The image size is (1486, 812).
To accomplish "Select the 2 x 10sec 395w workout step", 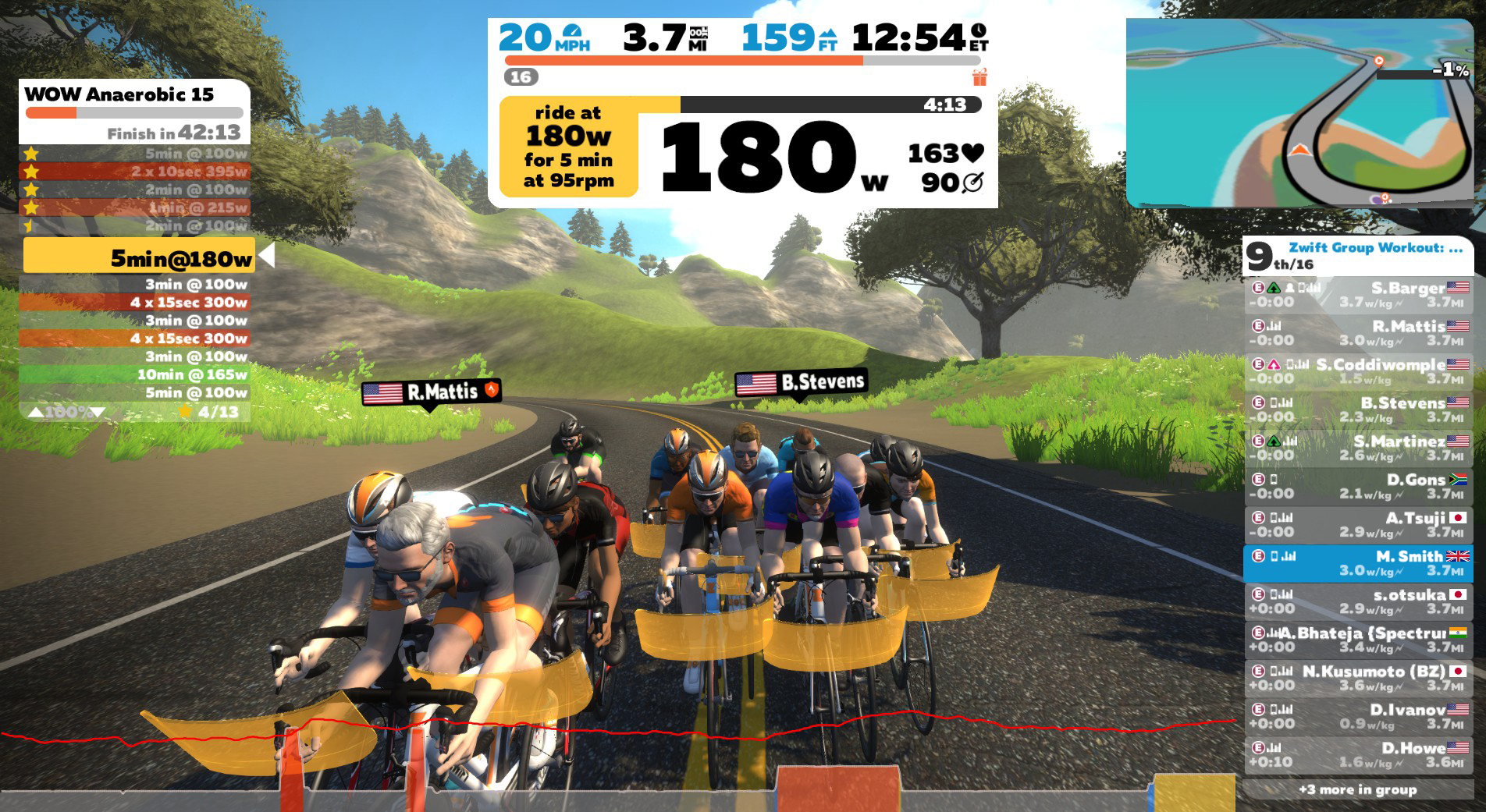I will tap(134, 172).
